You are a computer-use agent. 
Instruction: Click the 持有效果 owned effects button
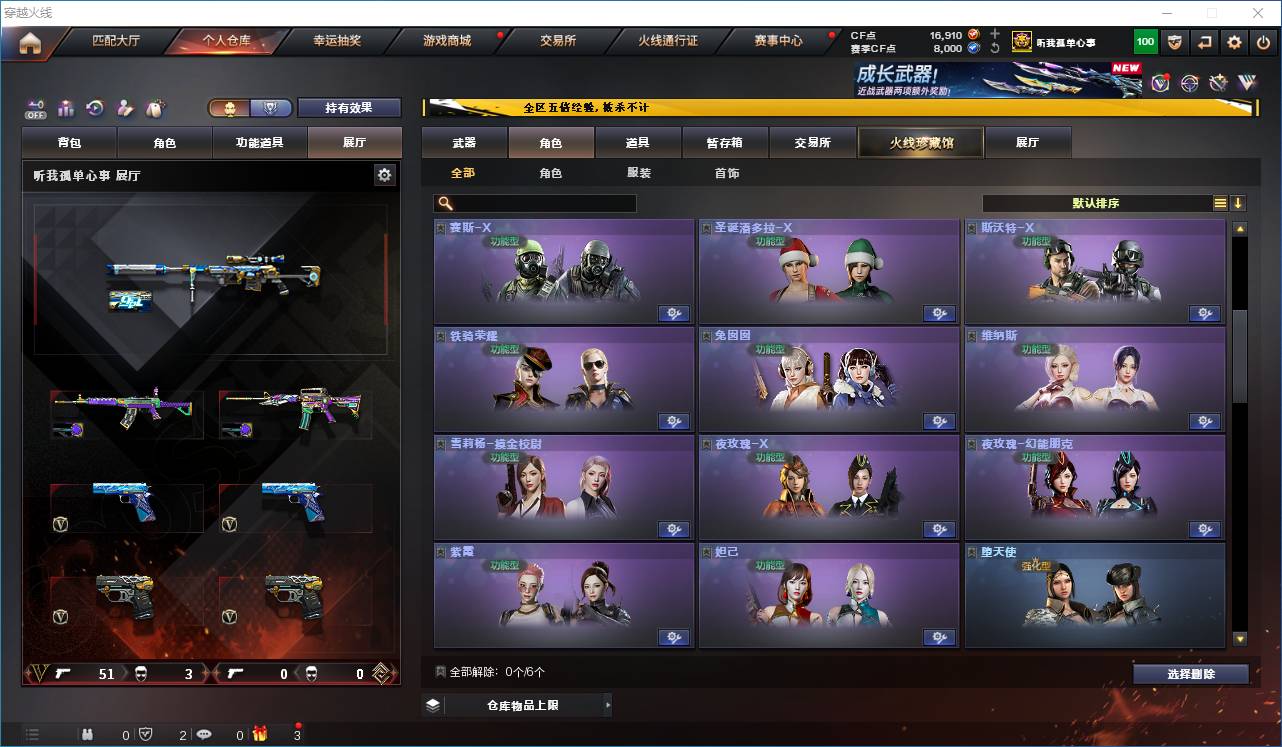349,108
